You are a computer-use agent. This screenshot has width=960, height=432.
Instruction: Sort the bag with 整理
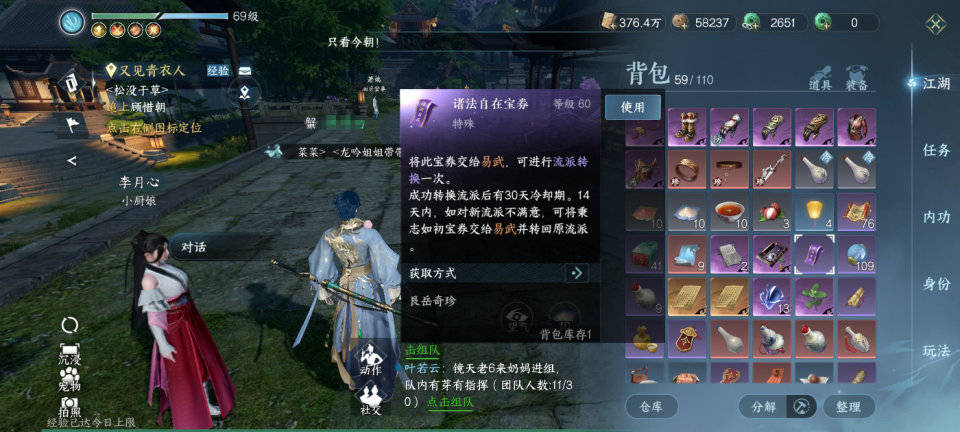[x=848, y=406]
